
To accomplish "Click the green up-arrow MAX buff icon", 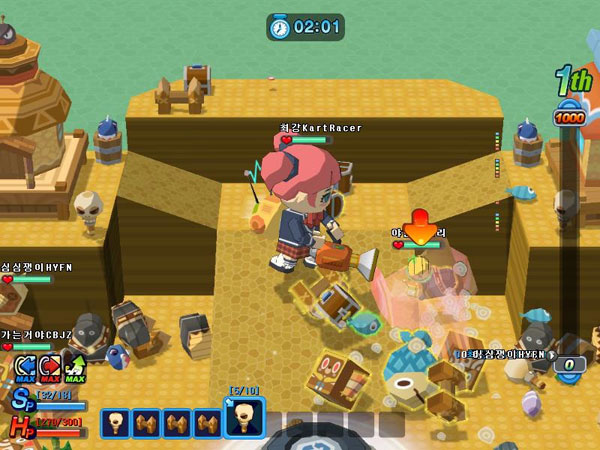I will click(73, 367).
